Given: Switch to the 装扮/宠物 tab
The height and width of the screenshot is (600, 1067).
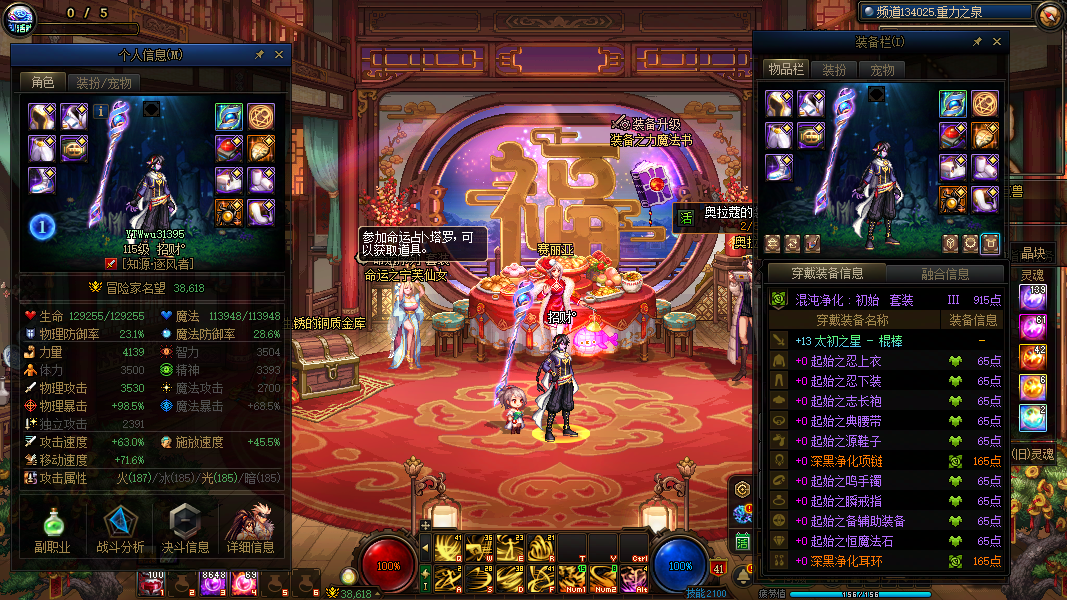Looking at the screenshot, I should [104, 83].
